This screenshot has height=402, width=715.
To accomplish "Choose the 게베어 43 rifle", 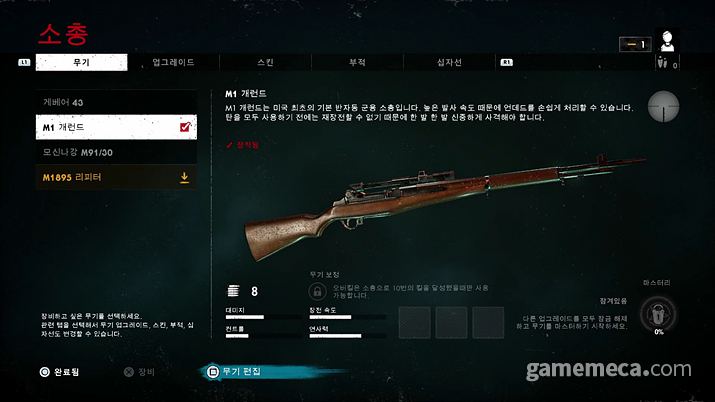I will tap(115, 102).
